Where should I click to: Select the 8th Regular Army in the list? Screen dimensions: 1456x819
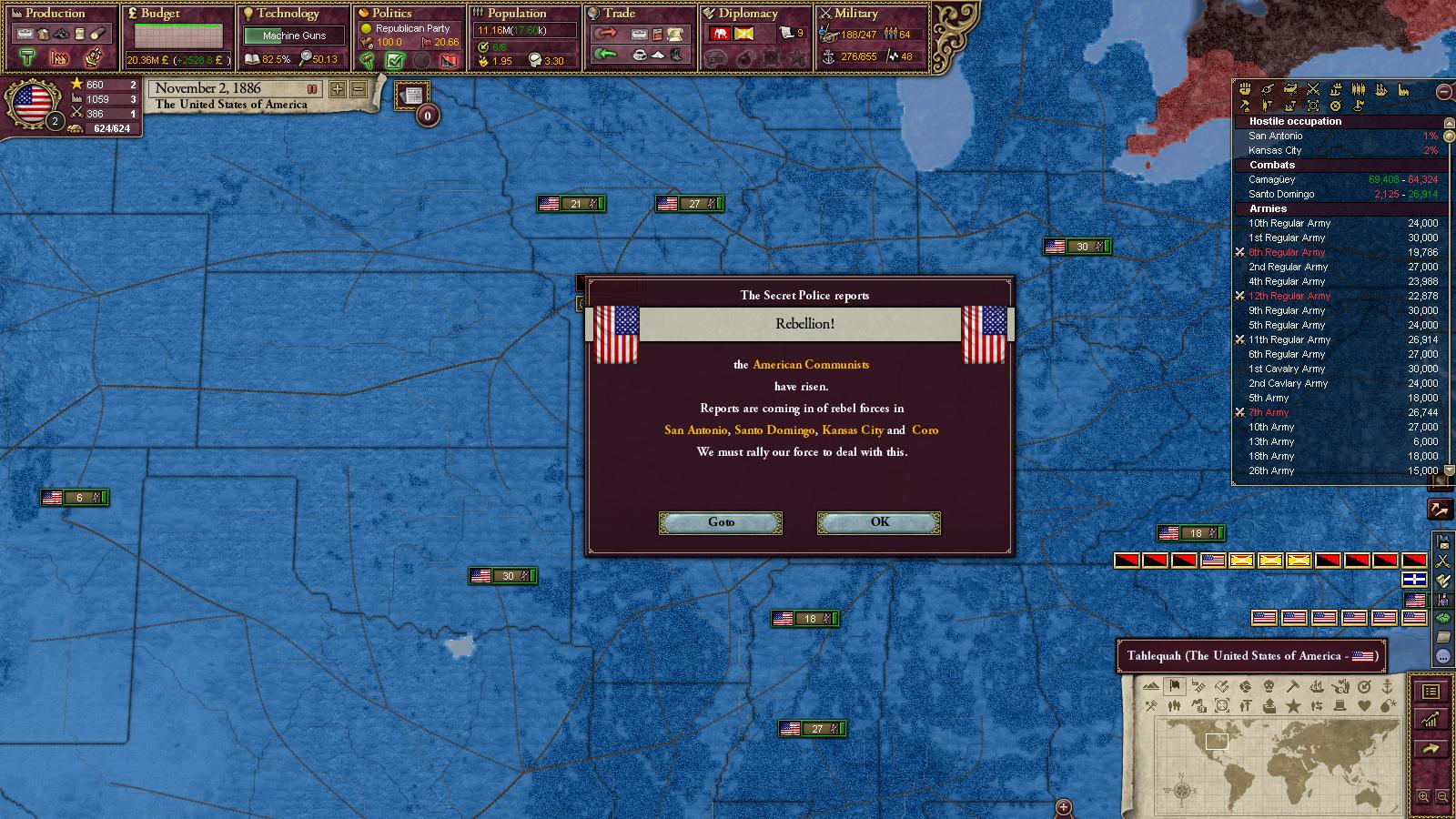(x=1287, y=252)
